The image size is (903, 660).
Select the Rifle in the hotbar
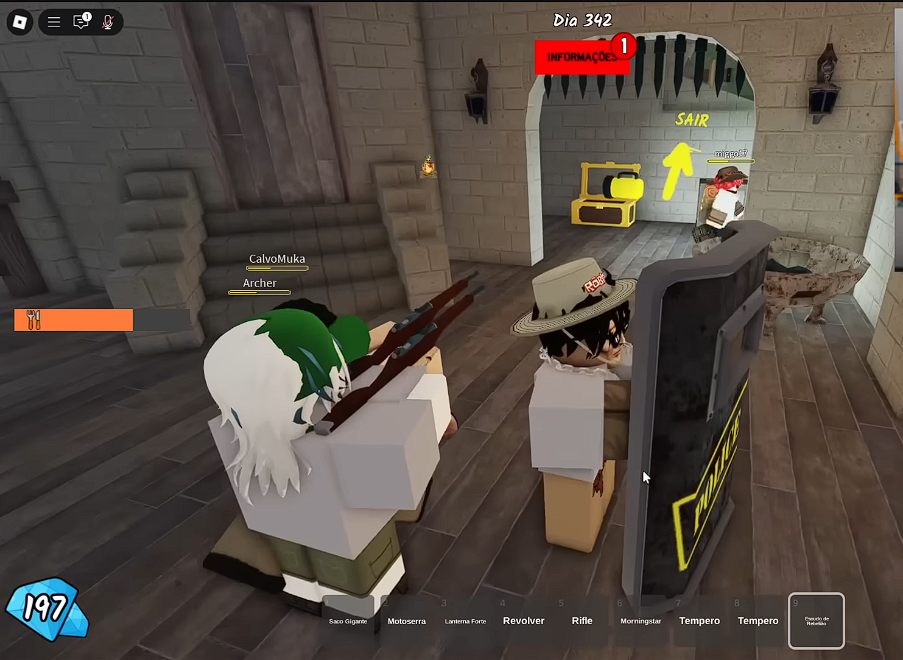coord(582,620)
